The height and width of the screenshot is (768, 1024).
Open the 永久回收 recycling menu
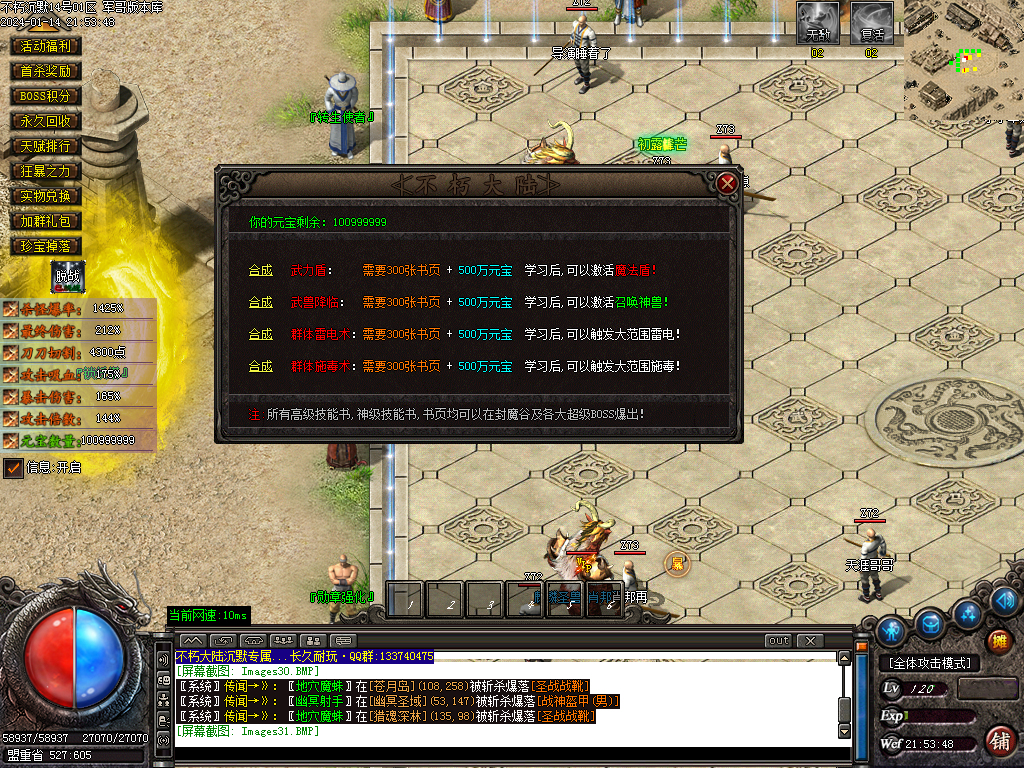coord(46,121)
